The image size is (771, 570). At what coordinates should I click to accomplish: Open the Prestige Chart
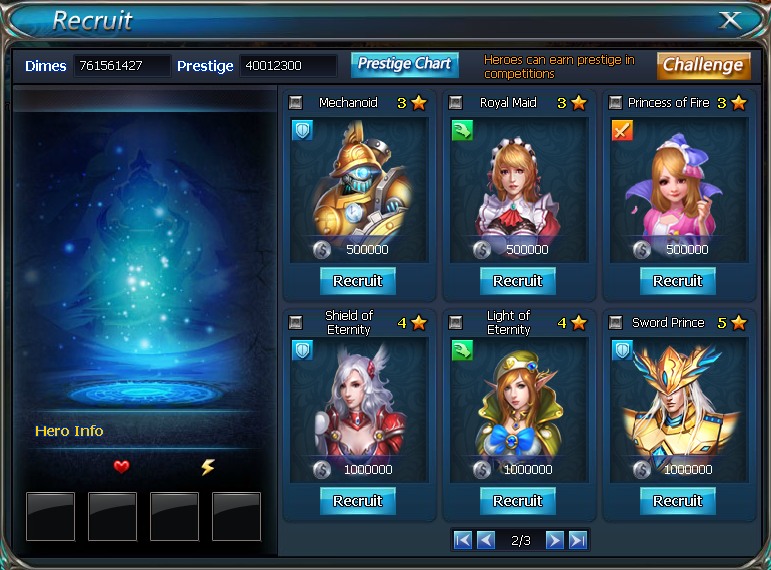pos(404,64)
